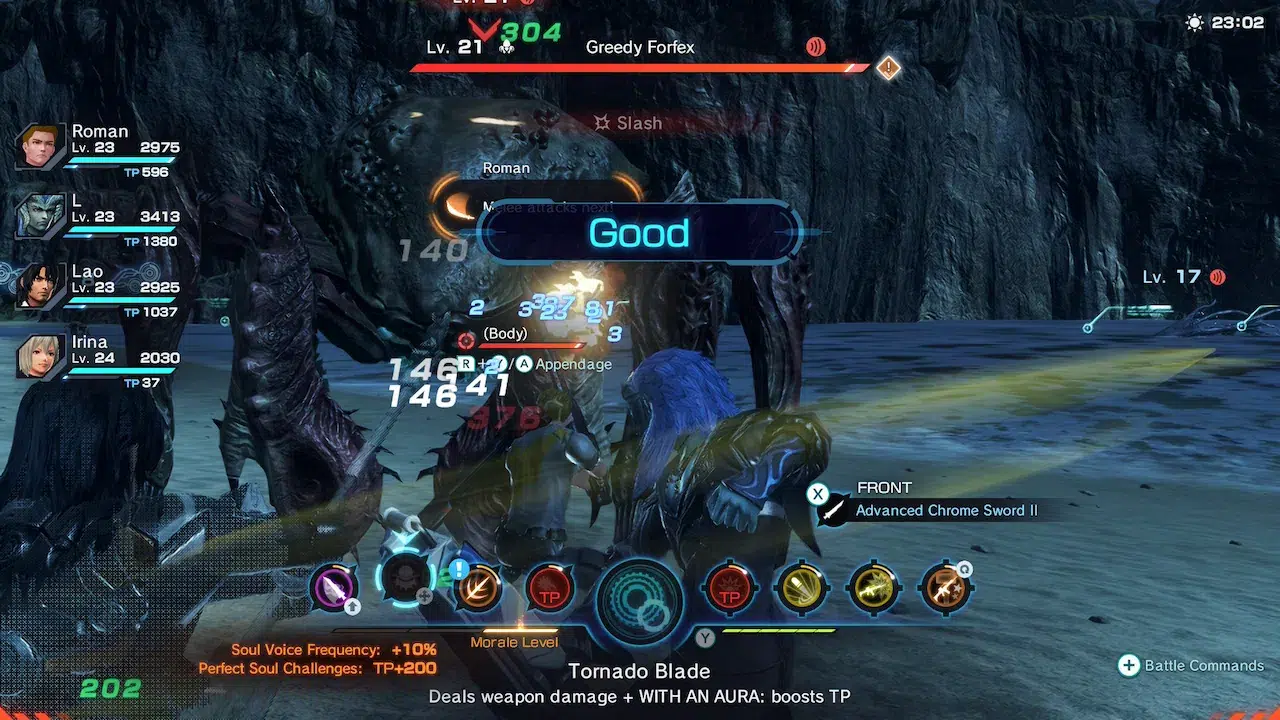Target the Body part indicator

(x=504, y=335)
